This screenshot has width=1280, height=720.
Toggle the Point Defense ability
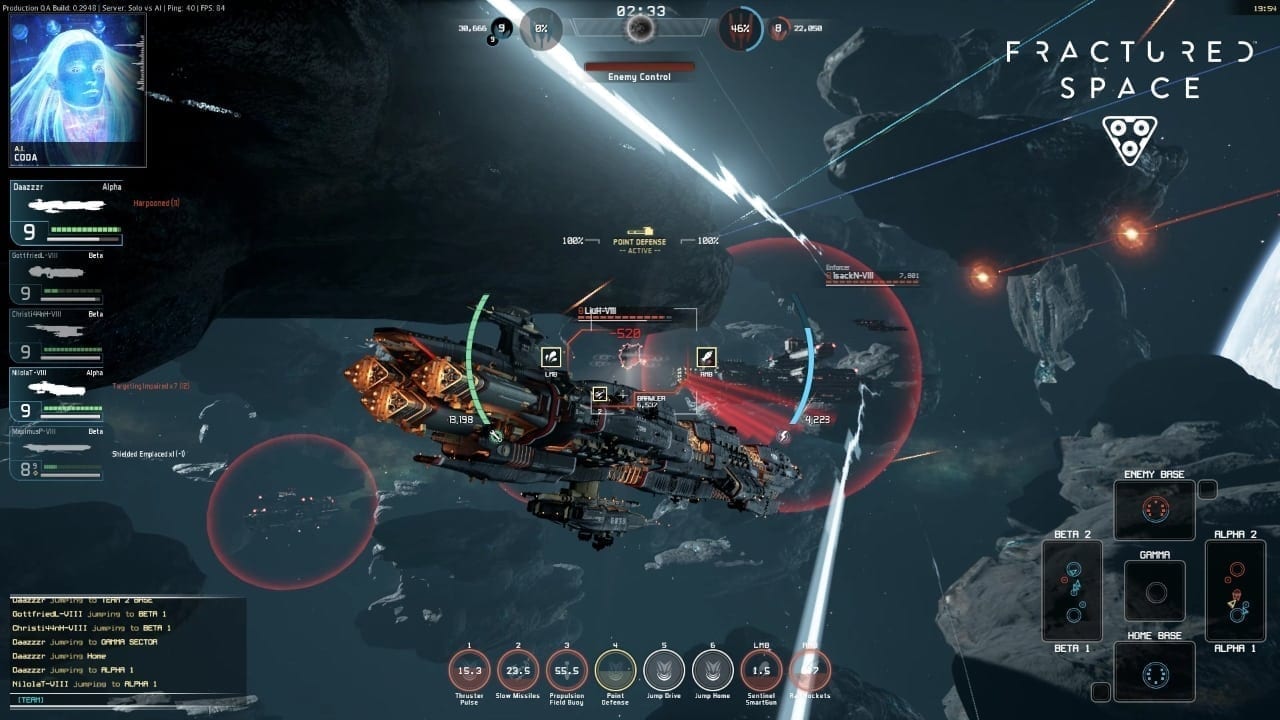tap(615, 670)
